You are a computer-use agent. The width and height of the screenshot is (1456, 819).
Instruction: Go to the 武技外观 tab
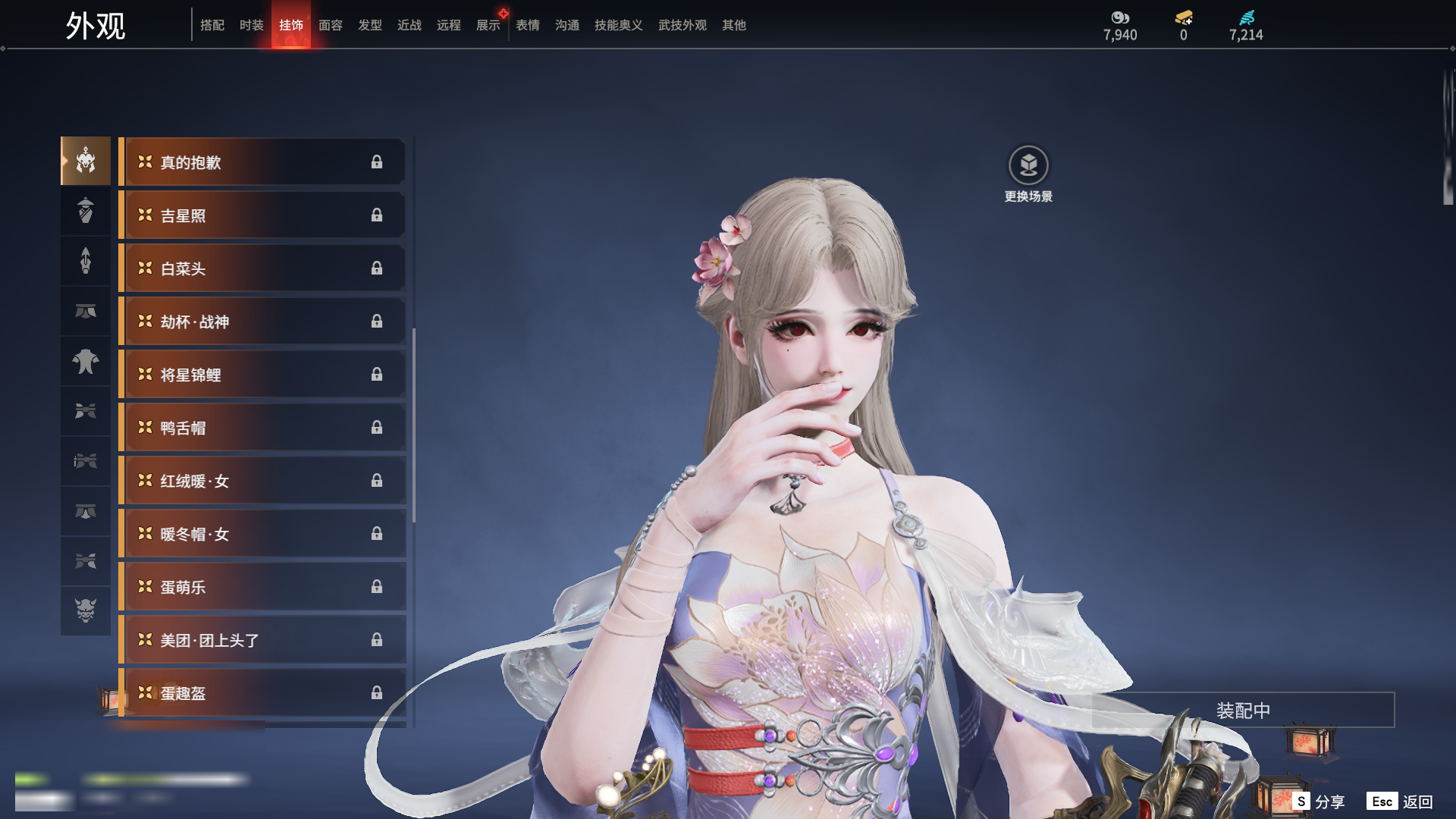[x=682, y=25]
